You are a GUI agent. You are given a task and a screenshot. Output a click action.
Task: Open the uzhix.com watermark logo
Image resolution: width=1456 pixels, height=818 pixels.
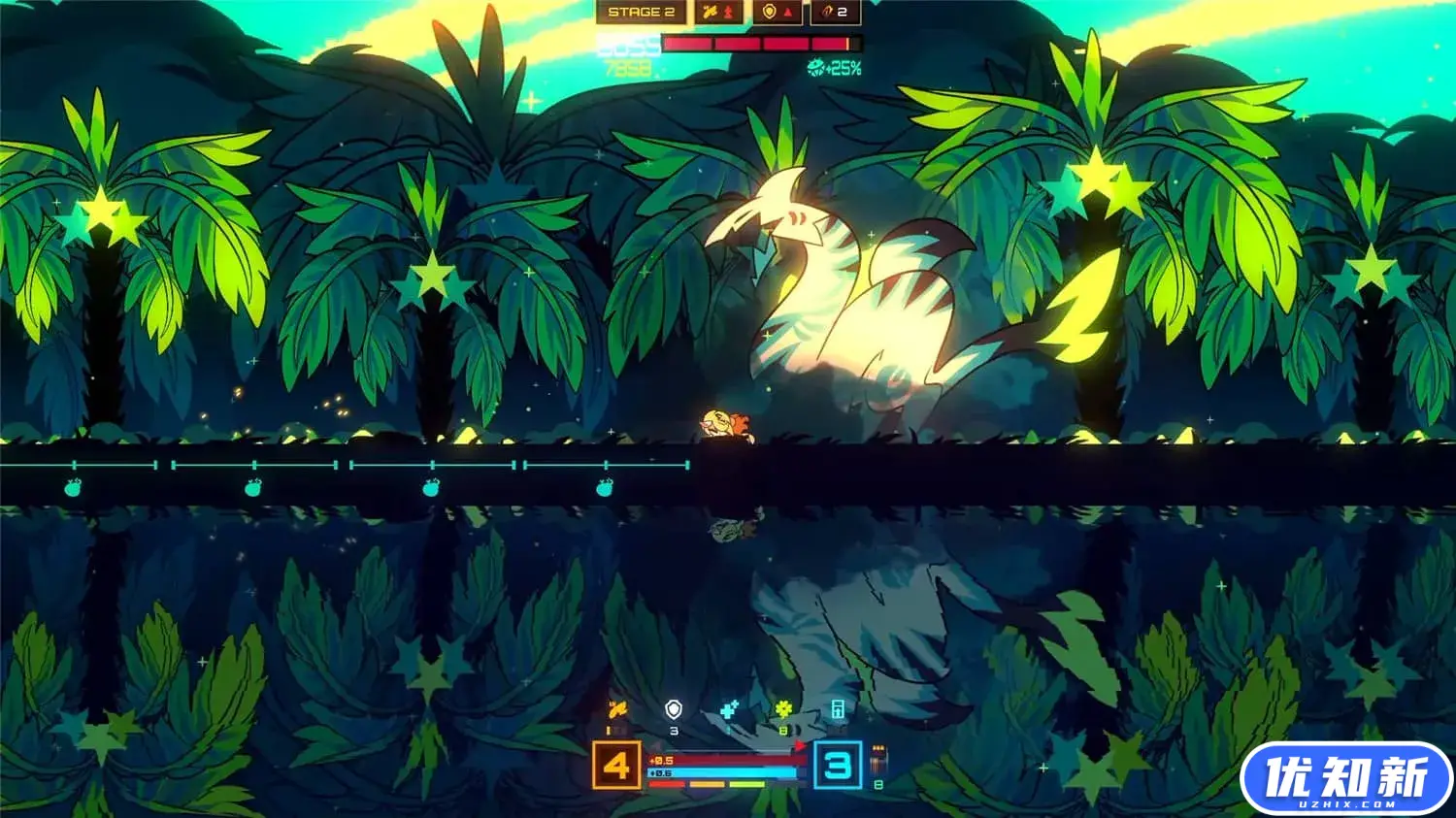(x=1345, y=779)
